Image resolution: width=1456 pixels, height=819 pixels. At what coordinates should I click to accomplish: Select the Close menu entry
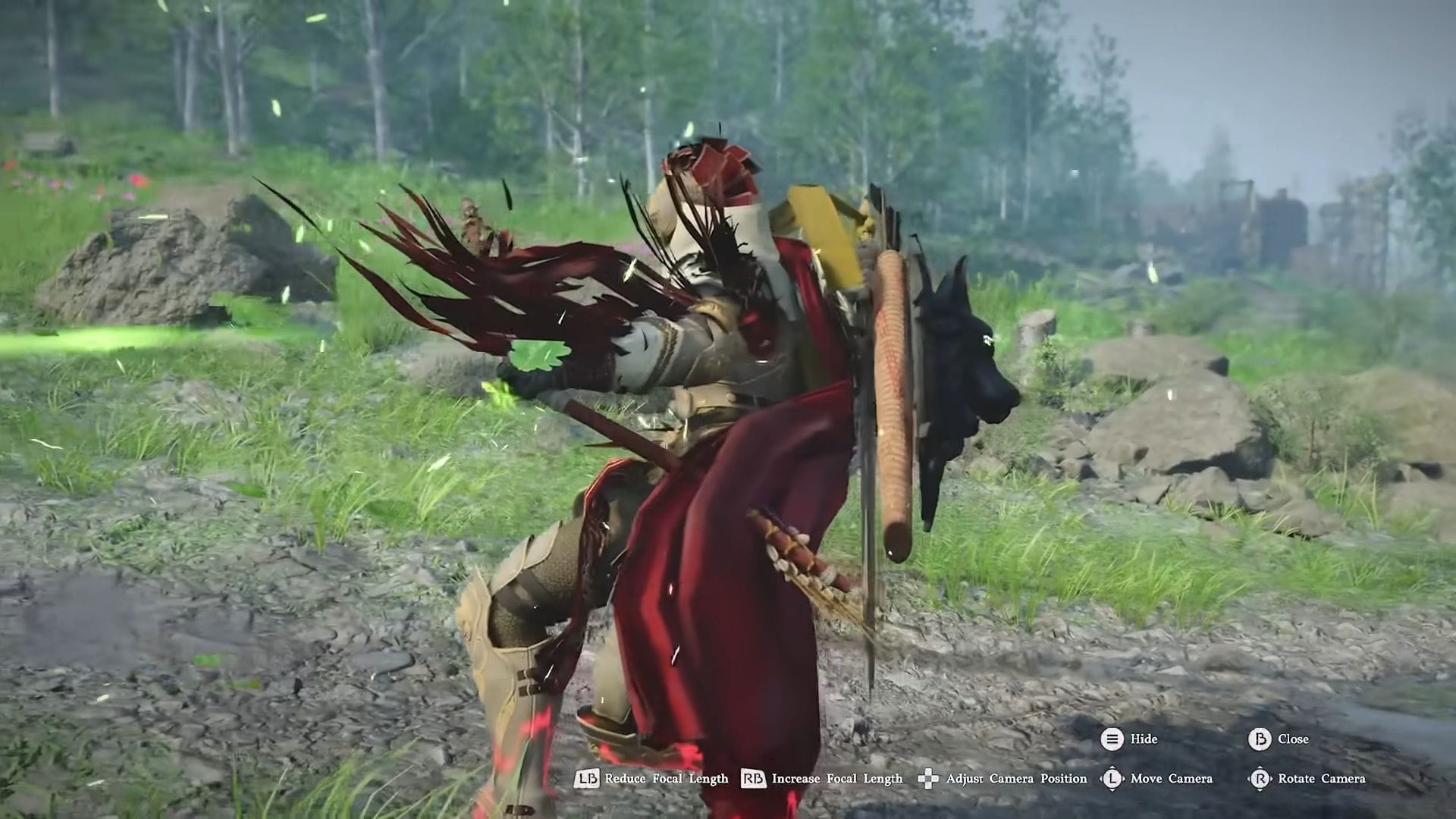tap(1295, 739)
